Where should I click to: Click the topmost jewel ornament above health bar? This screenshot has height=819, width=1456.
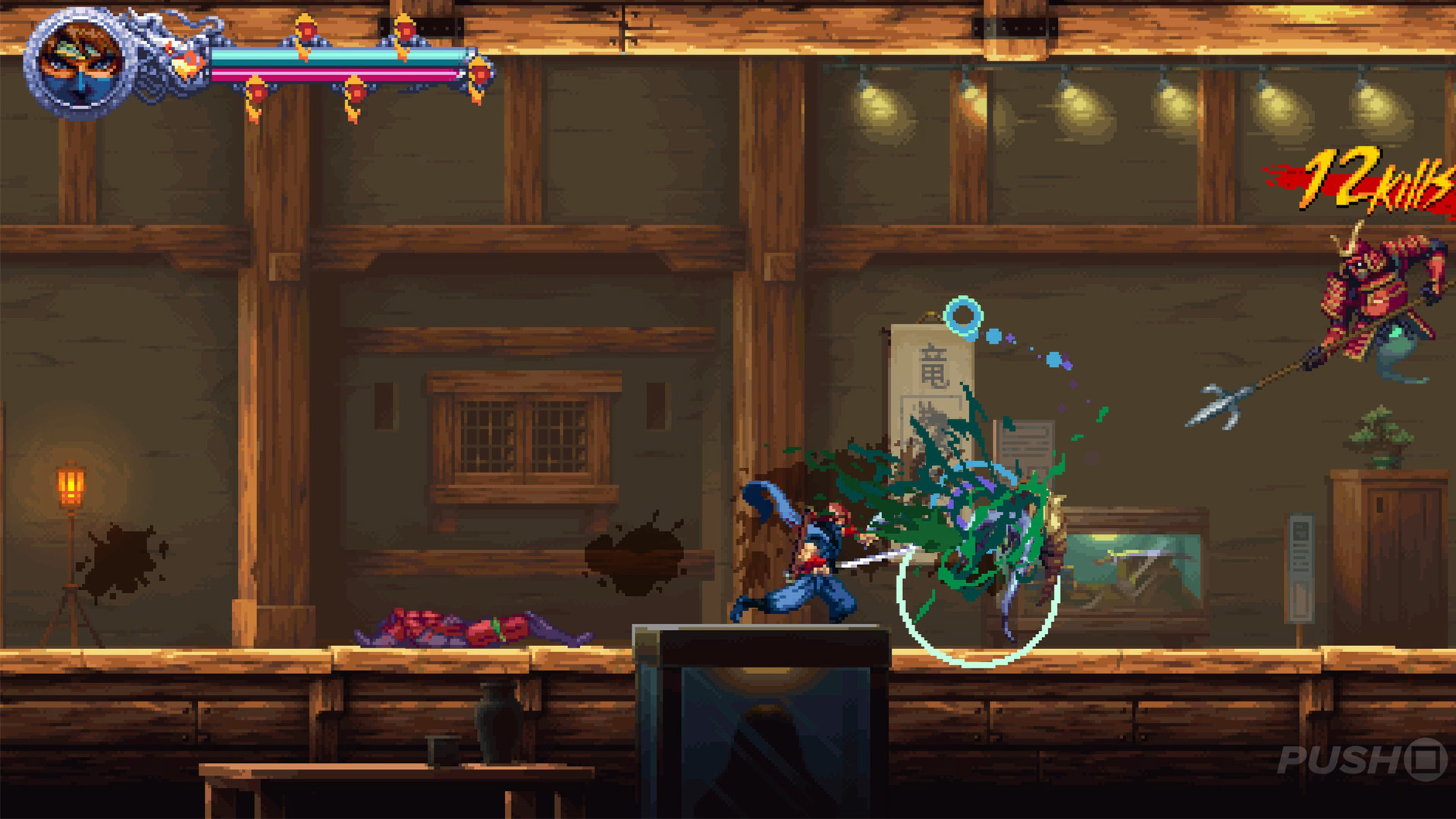coord(306,29)
